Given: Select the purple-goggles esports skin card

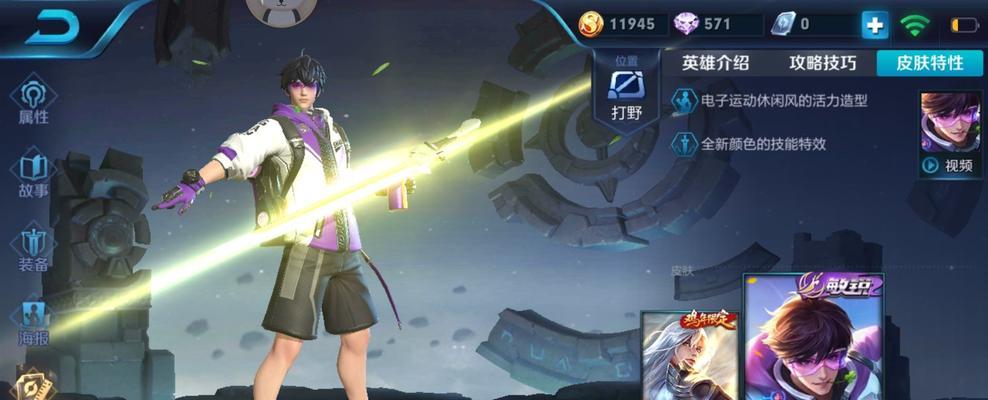Looking at the screenshot, I should pos(813,340).
